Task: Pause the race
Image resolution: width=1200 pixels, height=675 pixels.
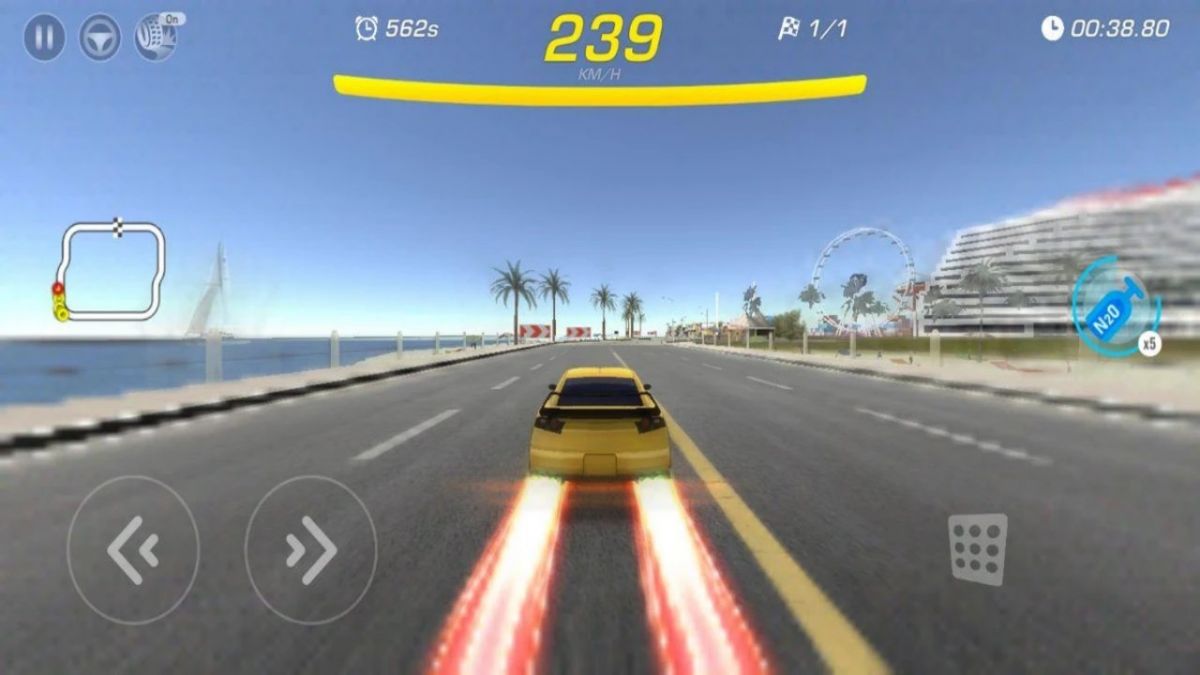Action: pyautogui.click(x=44, y=38)
